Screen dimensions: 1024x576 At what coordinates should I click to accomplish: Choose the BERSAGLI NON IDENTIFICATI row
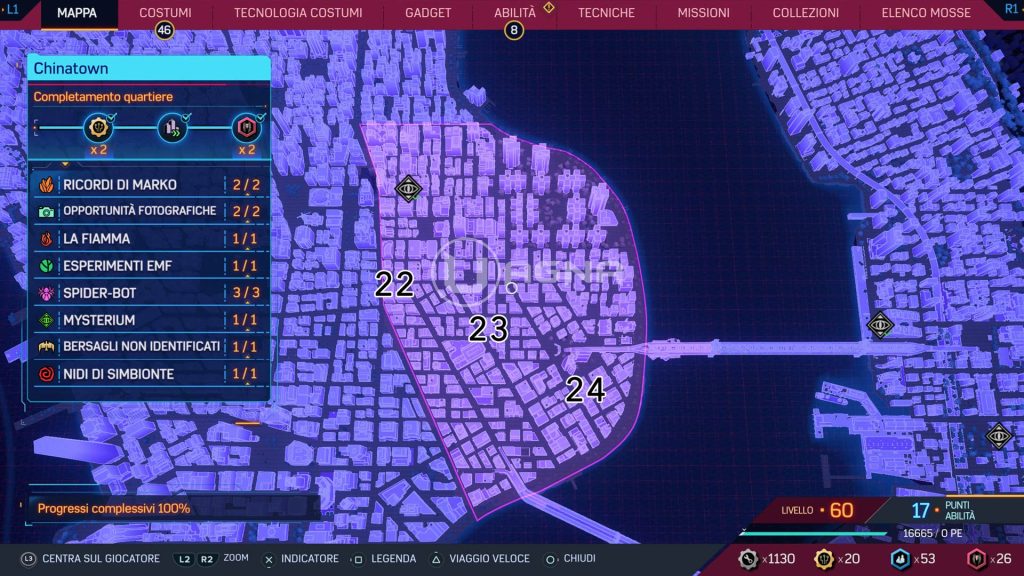click(x=150, y=347)
